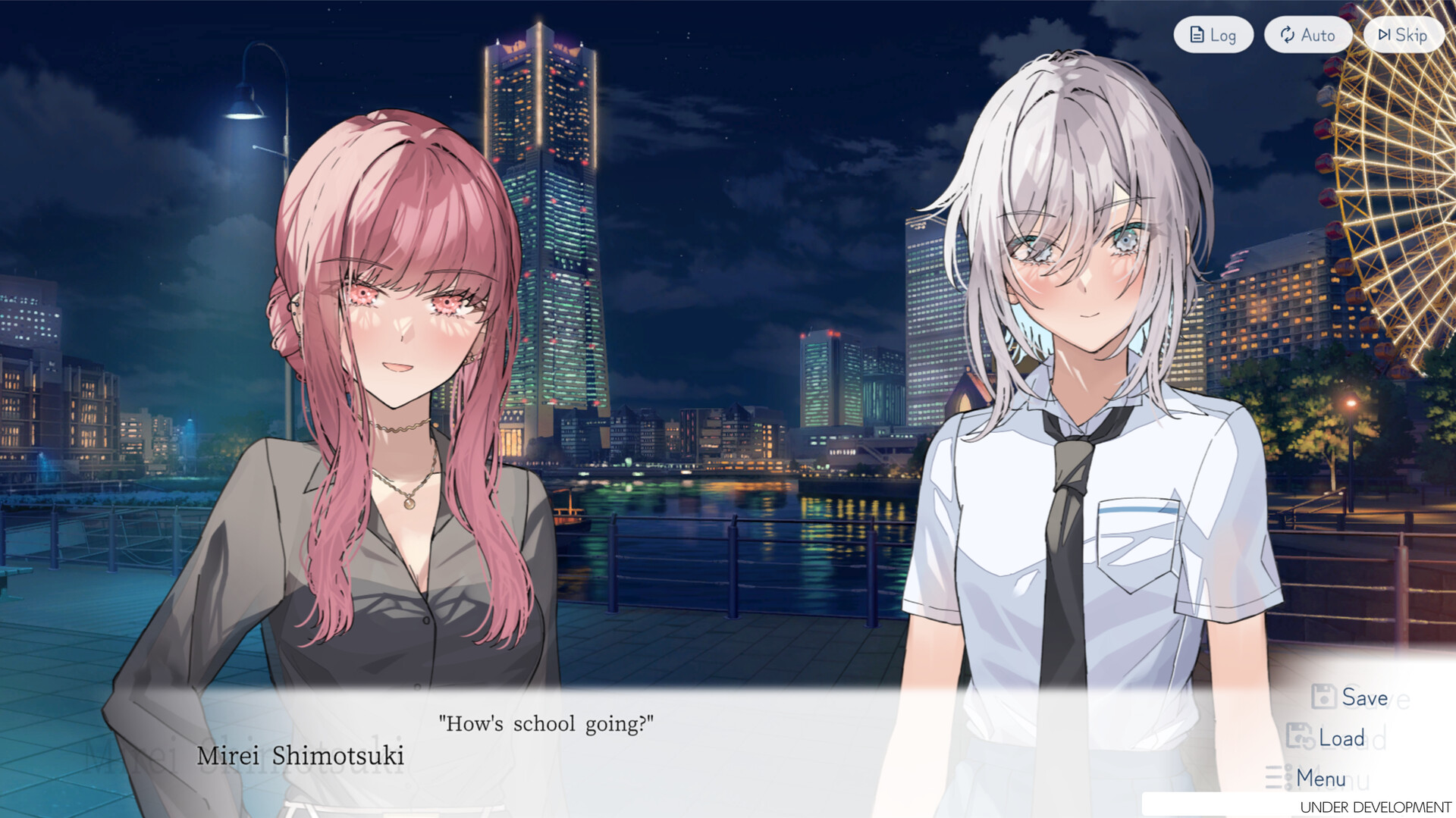Open the Menu from the bottom-right corner

[x=1321, y=779]
